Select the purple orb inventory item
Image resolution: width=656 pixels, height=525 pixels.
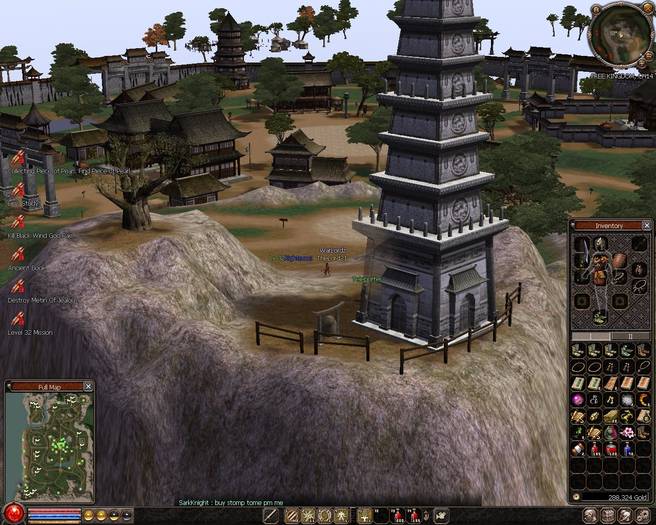578,399
